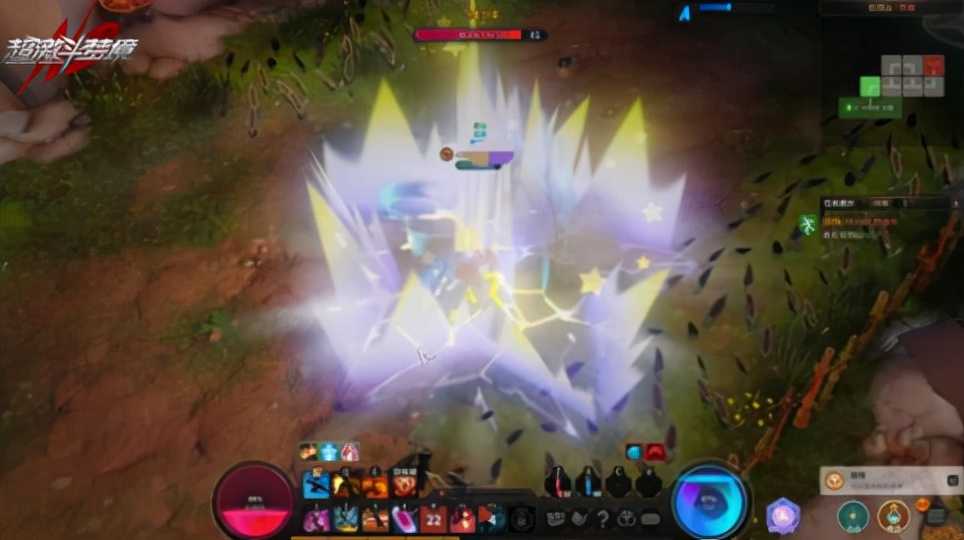Image resolution: width=964 pixels, height=540 pixels.
Task: Click the red helmet buff icon
Action: (655, 452)
